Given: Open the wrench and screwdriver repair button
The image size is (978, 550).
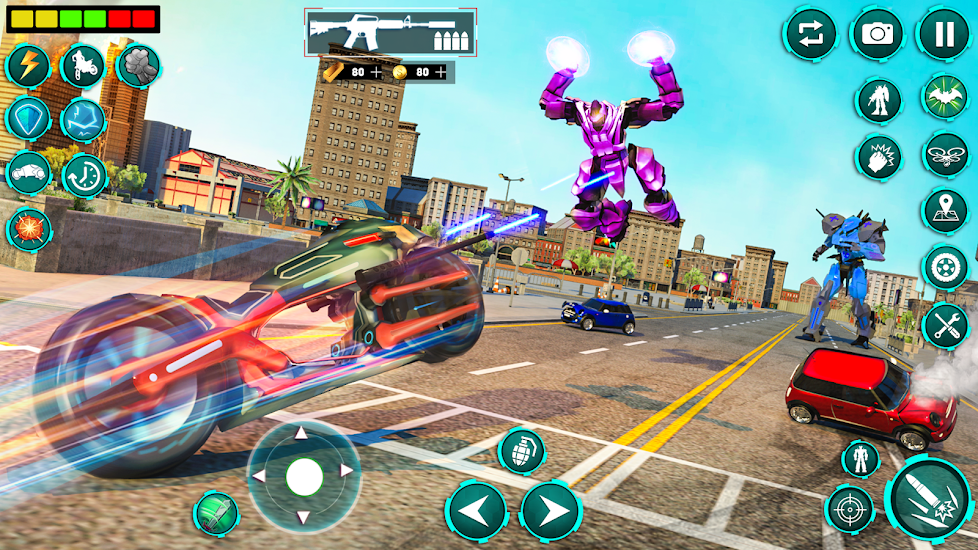Looking at the screenshot, I should pos(944,325).
